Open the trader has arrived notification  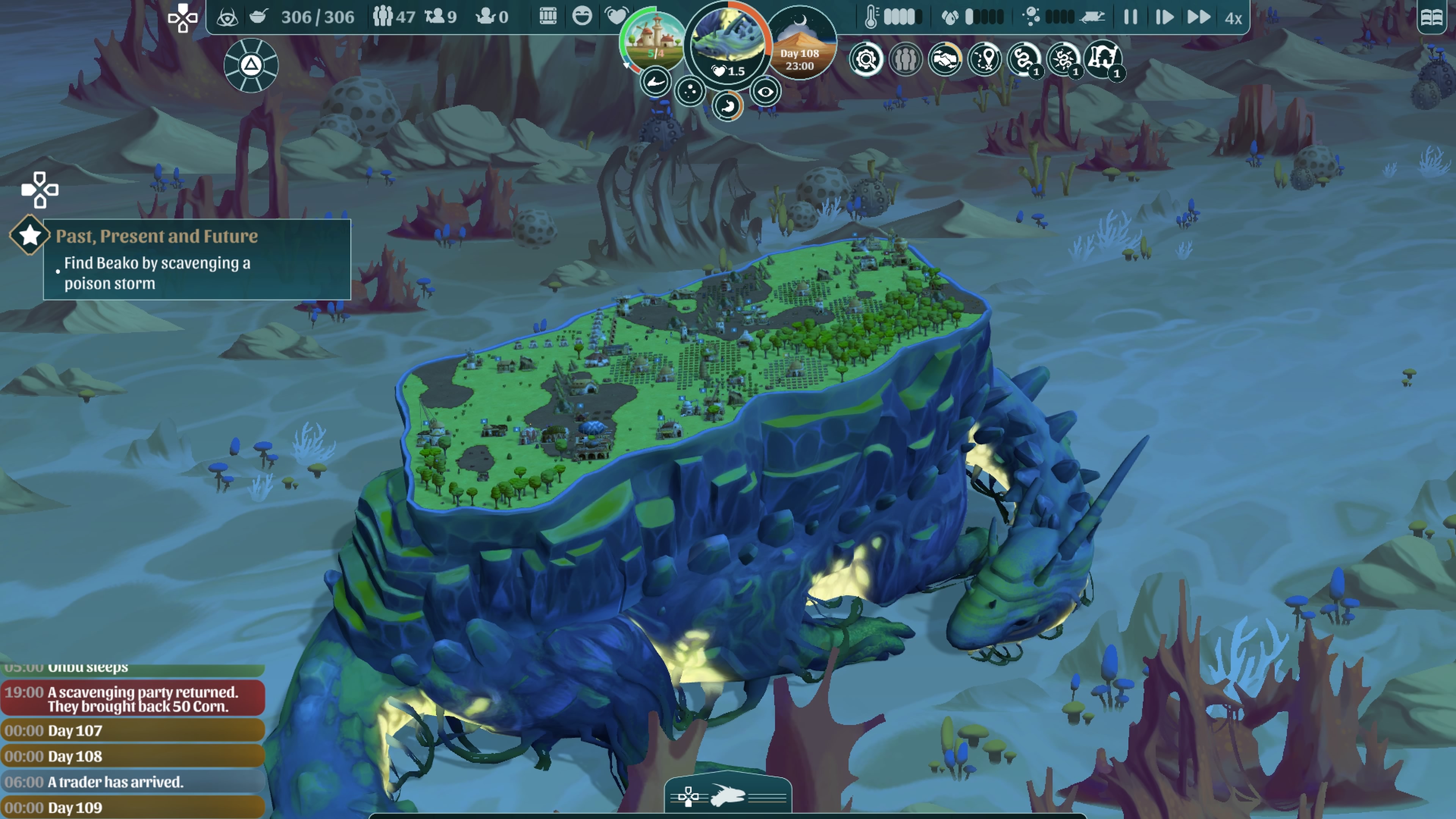pyautogui.click(x=133, y=782)
